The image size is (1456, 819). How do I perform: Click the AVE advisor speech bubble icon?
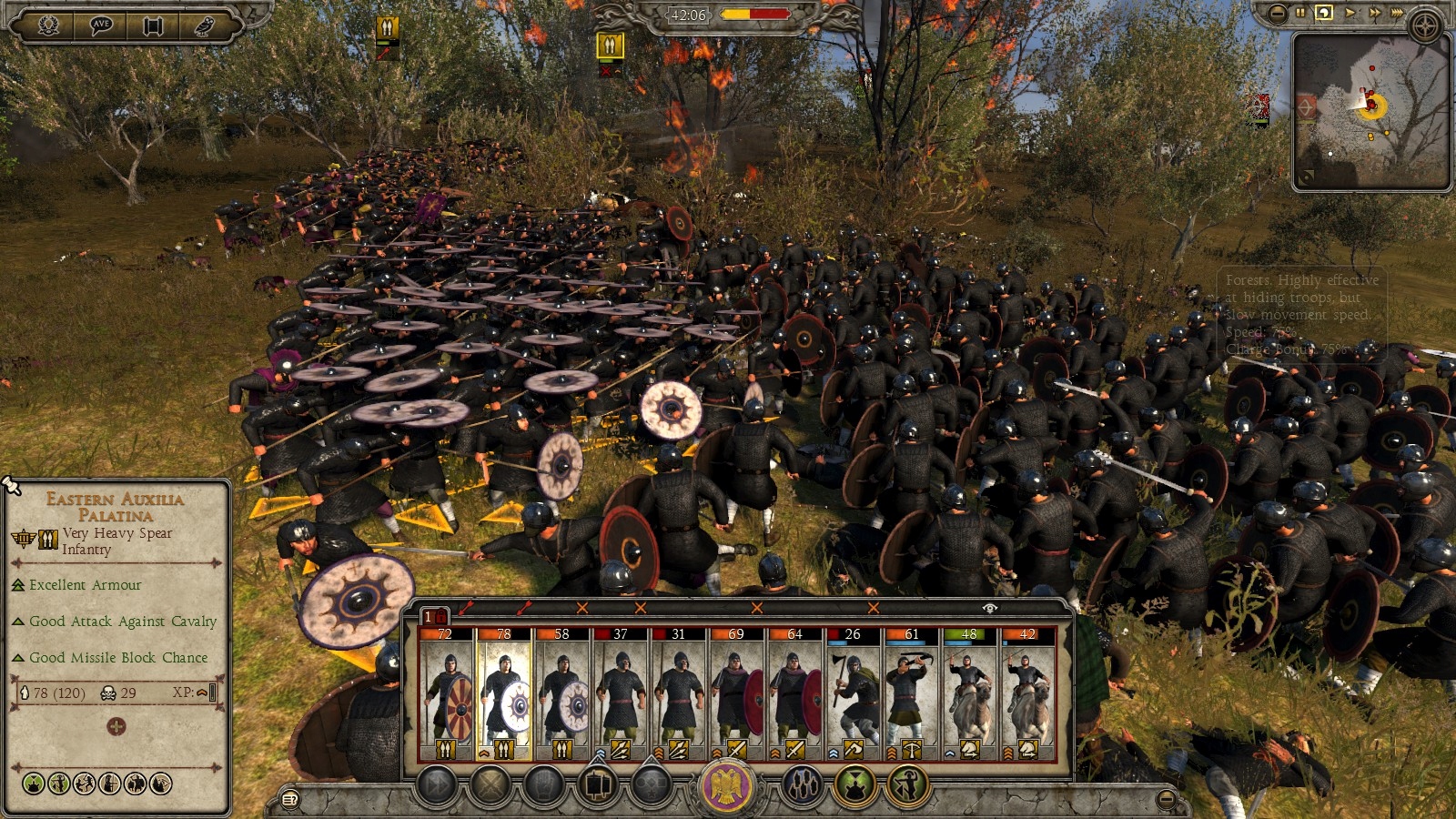(101, 26)
